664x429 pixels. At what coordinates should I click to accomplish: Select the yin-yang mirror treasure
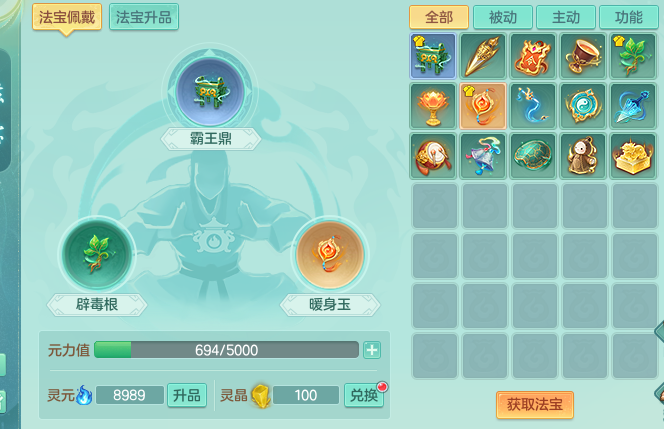coord(585,106)
